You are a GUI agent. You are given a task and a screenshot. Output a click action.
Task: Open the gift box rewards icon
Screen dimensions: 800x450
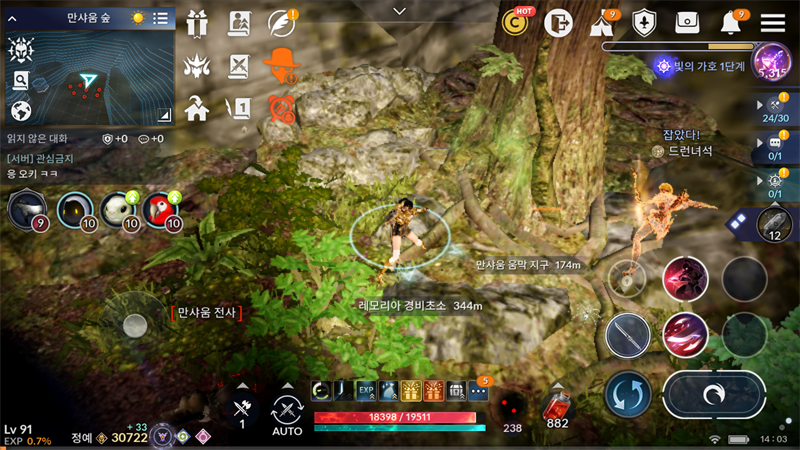click(196, 23)
